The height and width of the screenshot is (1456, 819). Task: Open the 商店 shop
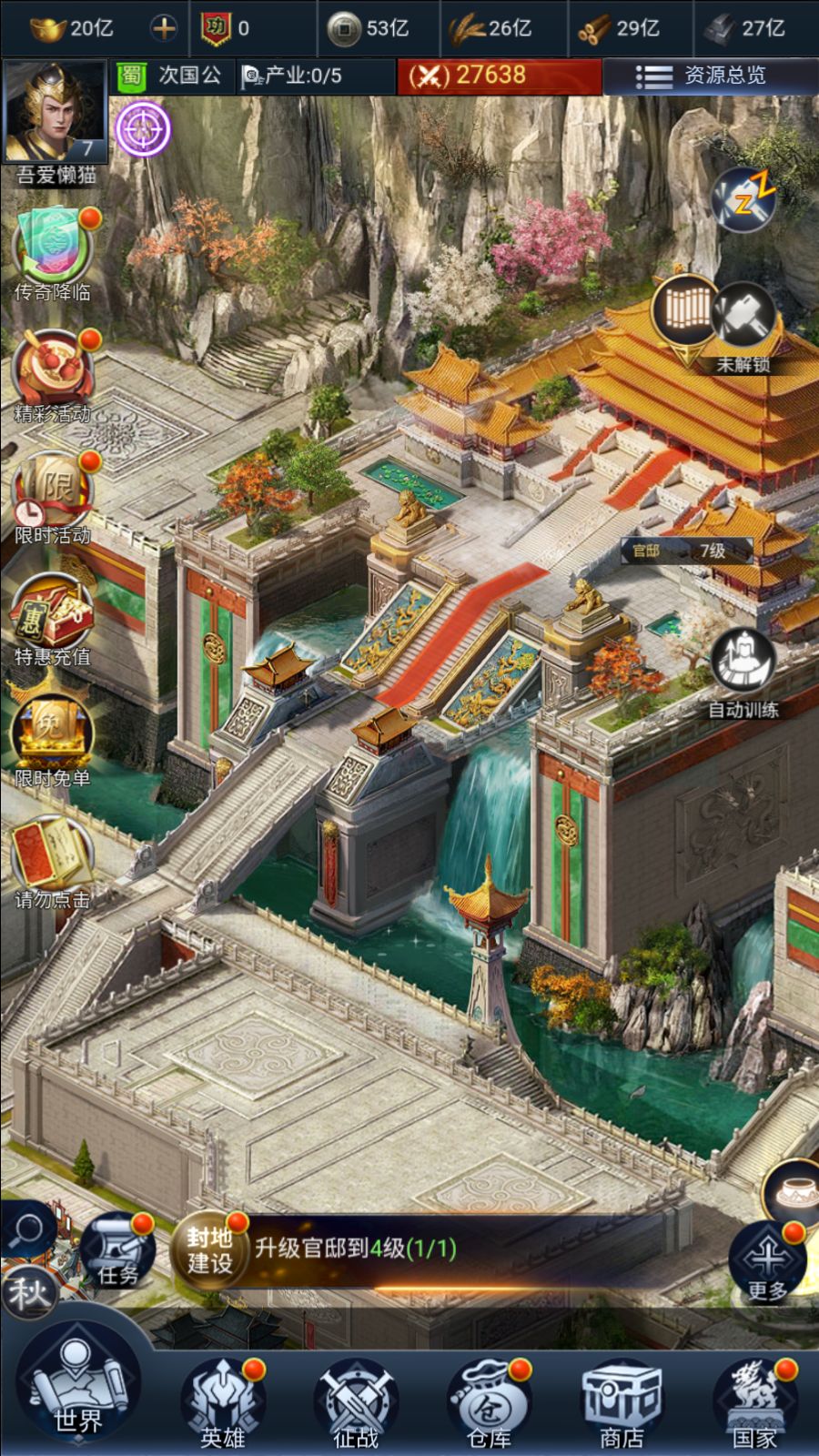coord(622,1402)
